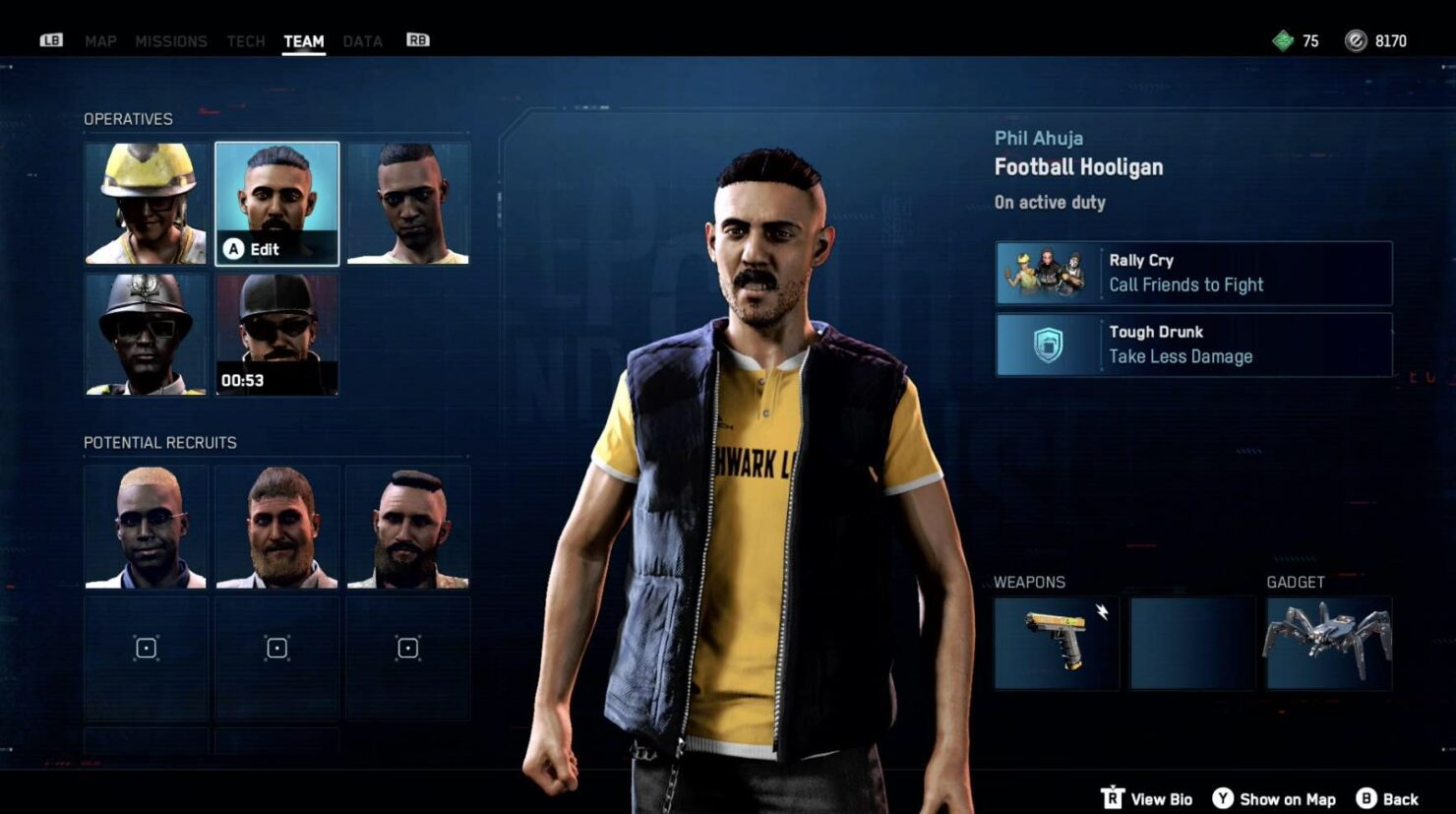Viewport: 1456px width, 814px height.
Task: Pick the third potential recruit with beard
Action: pos(407,527)
